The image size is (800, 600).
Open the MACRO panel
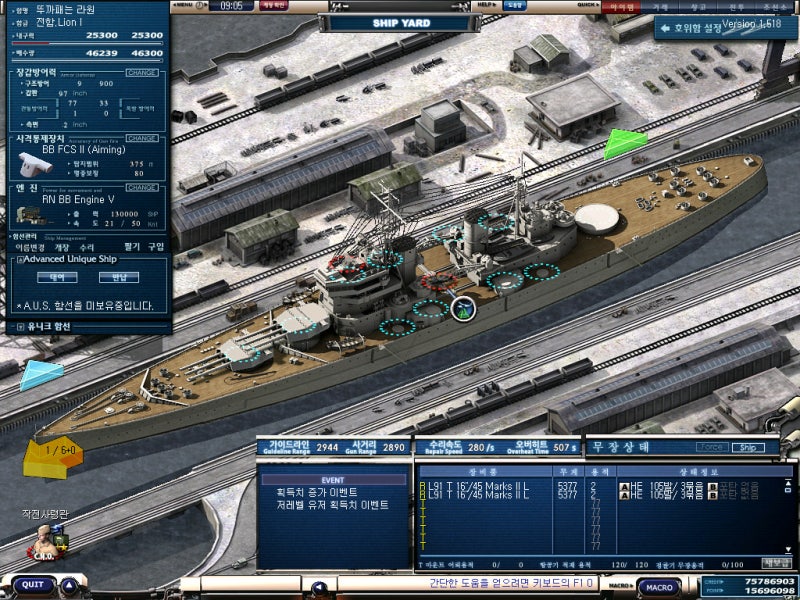658,587
